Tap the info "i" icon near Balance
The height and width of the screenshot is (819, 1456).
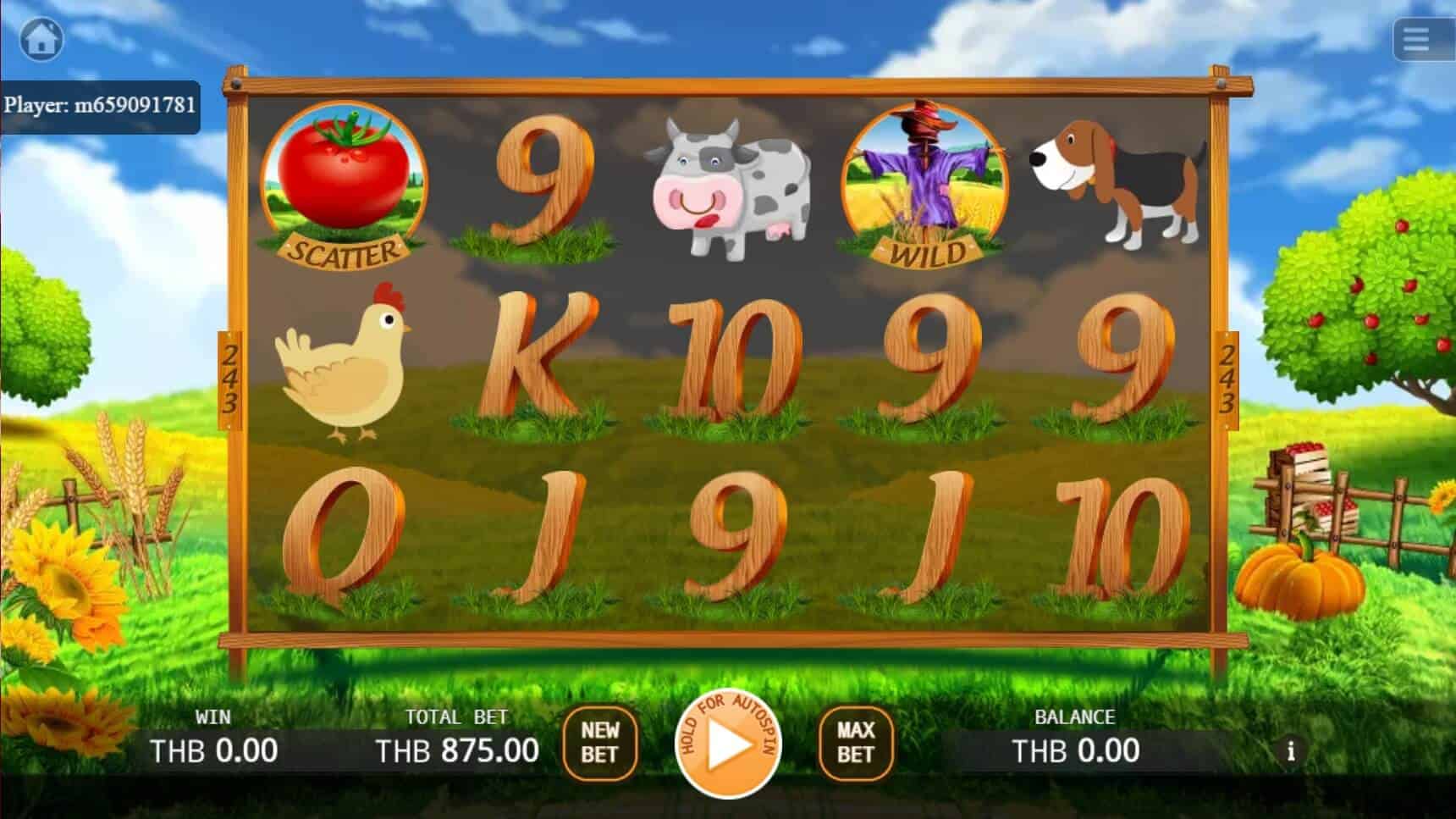click(x=1290, y=750)
